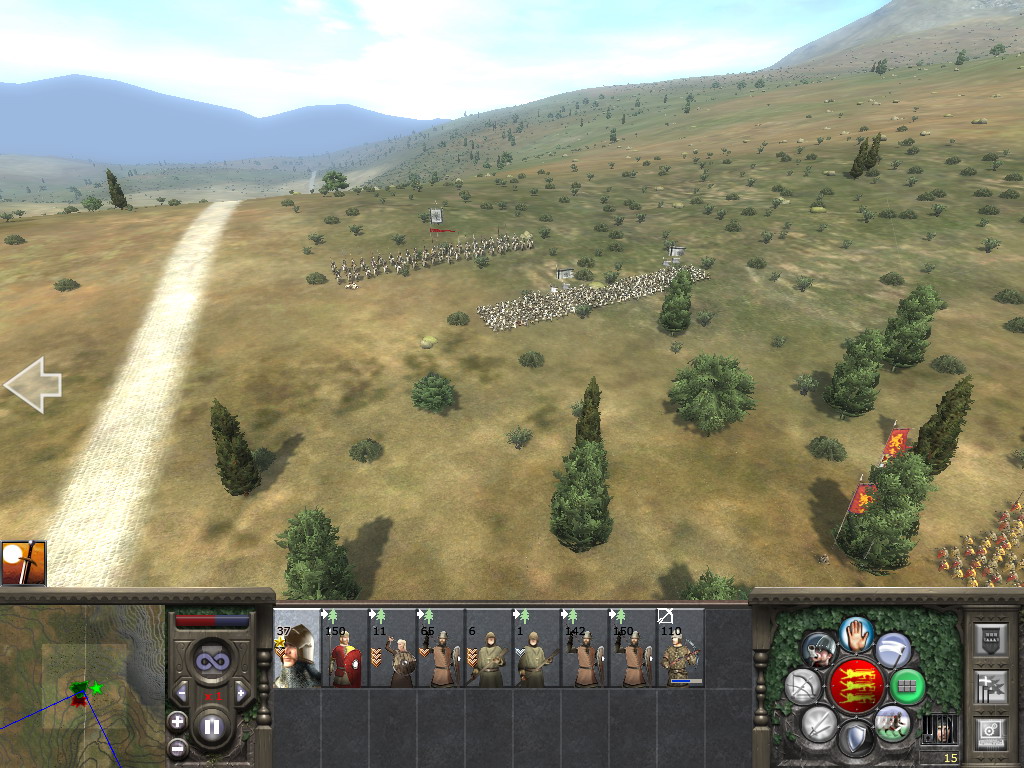Pause the battle
1024x768 pixels.
211,727
